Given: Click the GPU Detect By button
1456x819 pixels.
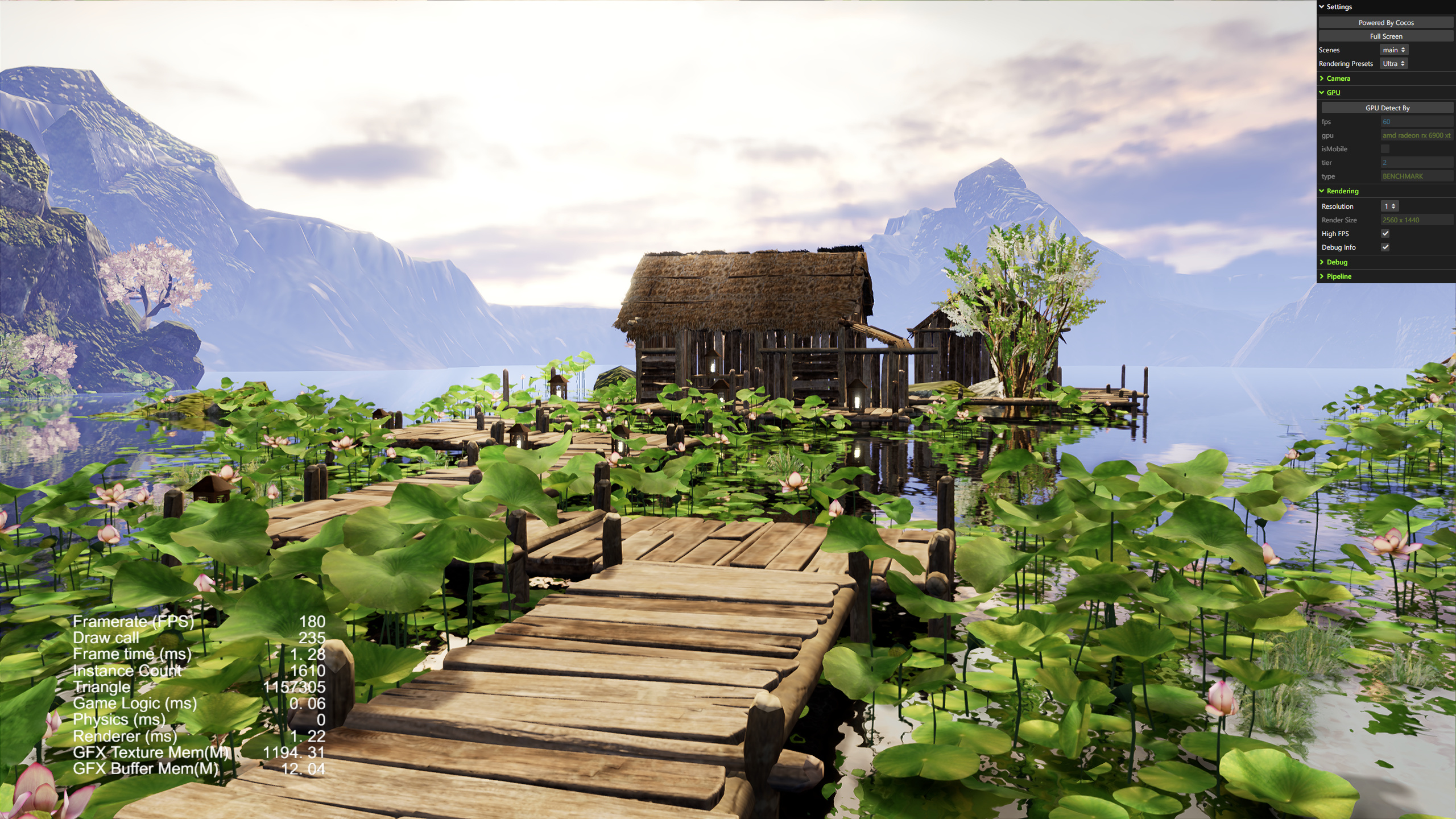Looking at the screenshot, I should (1387, 108).
